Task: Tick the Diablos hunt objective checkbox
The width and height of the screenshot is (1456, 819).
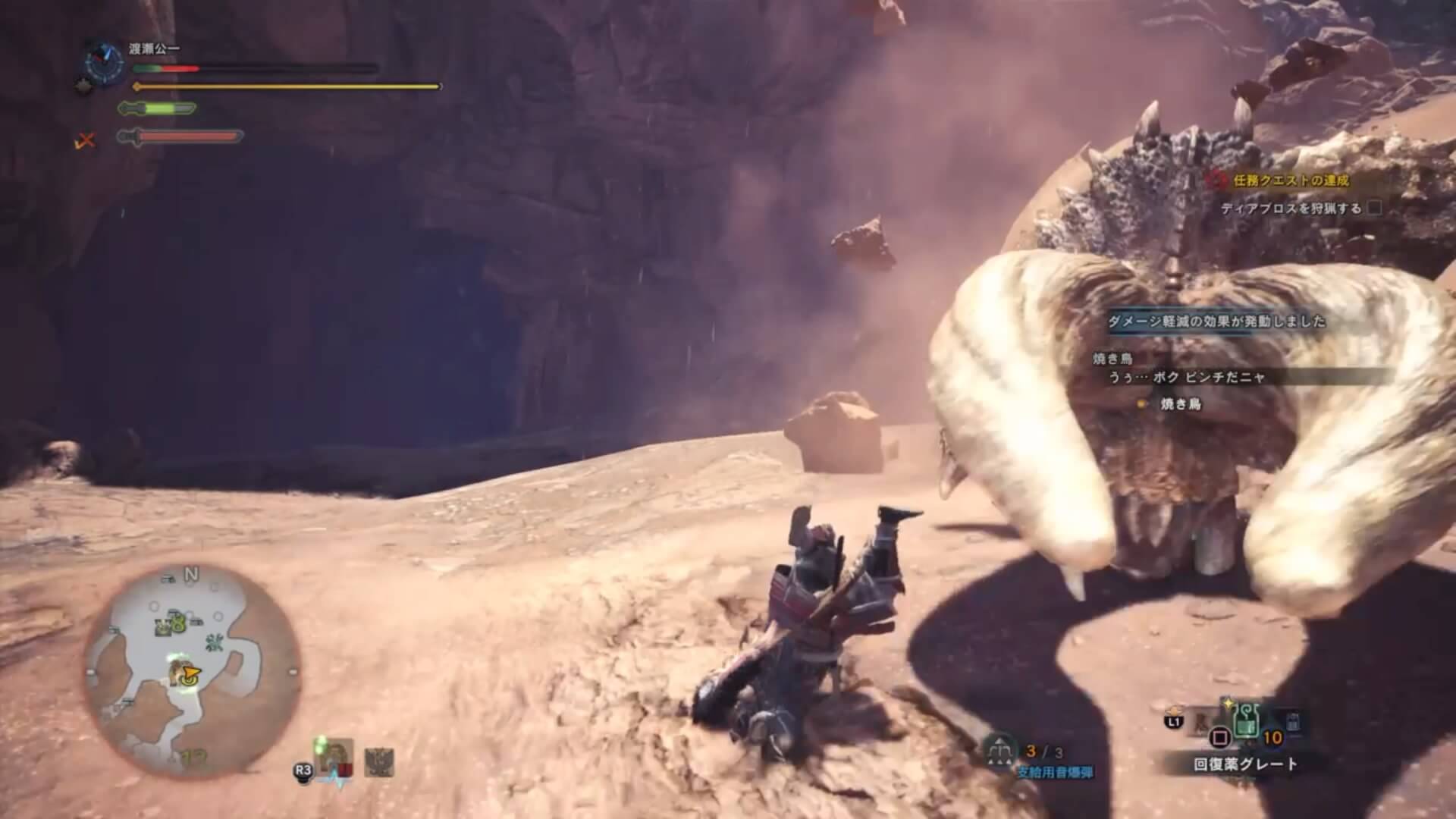Action: click(1374, 208)
